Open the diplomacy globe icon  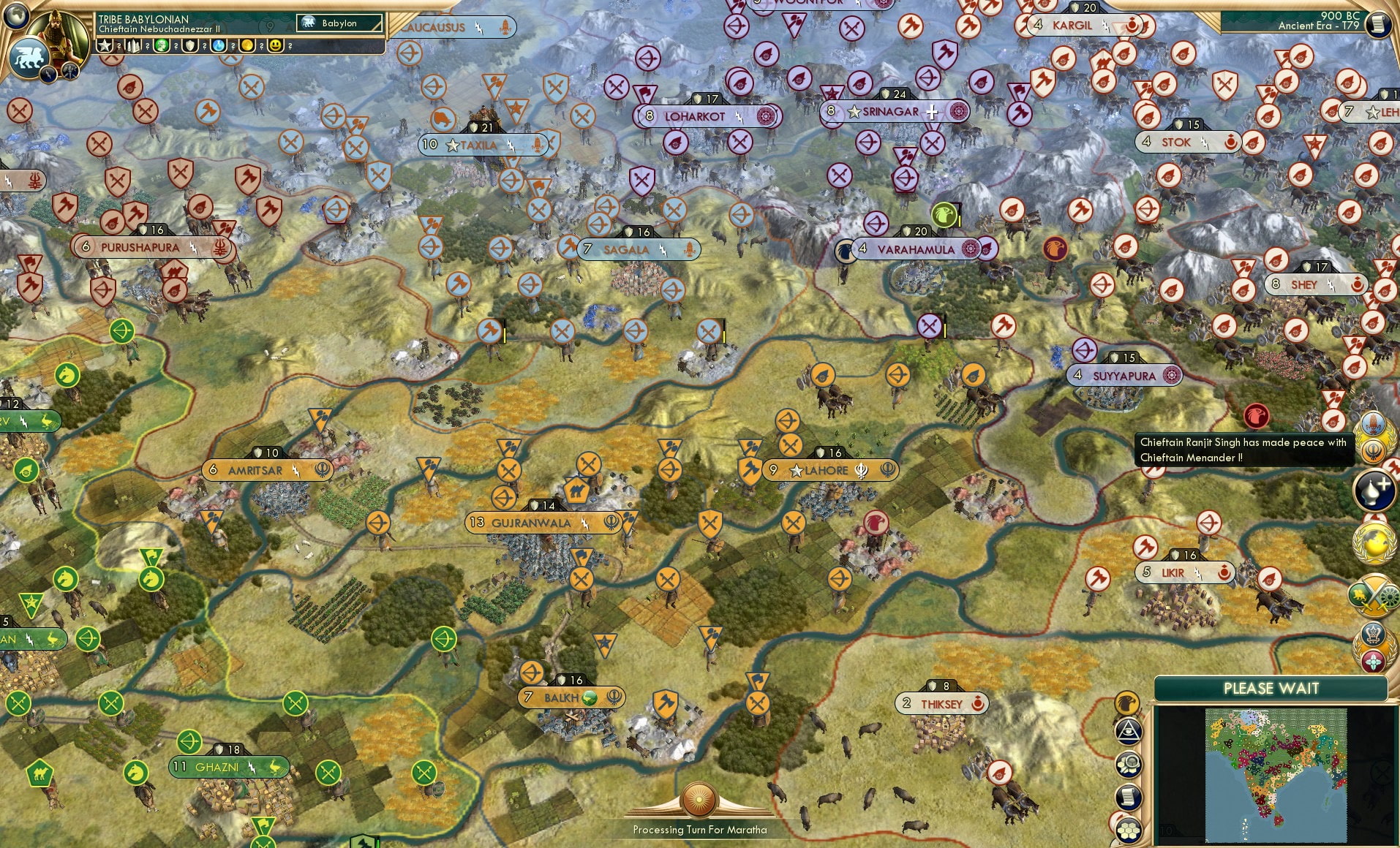pyautogui.click(x=1372, y=541)
